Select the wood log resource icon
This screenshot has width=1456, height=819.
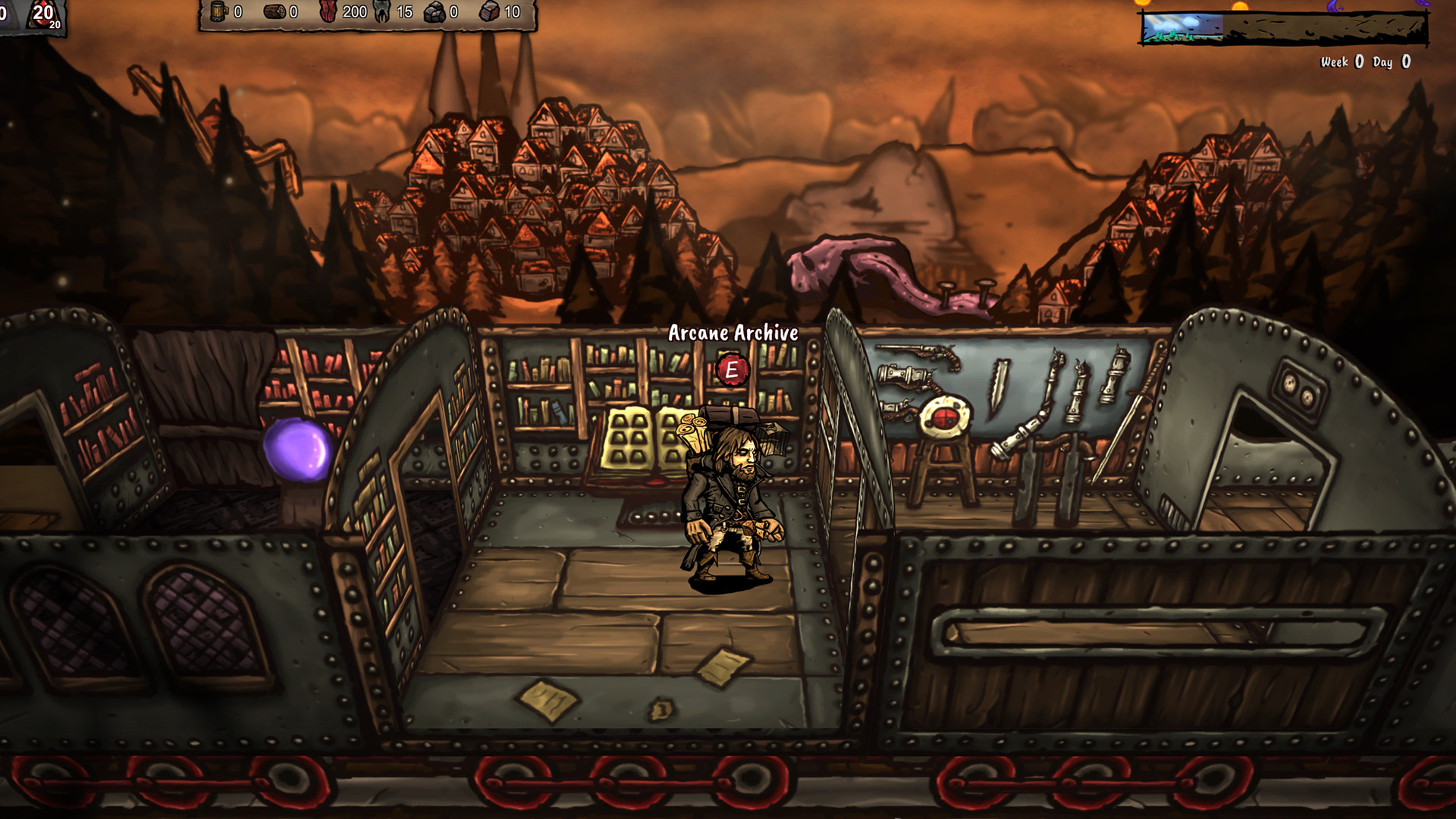coord(275,12)
